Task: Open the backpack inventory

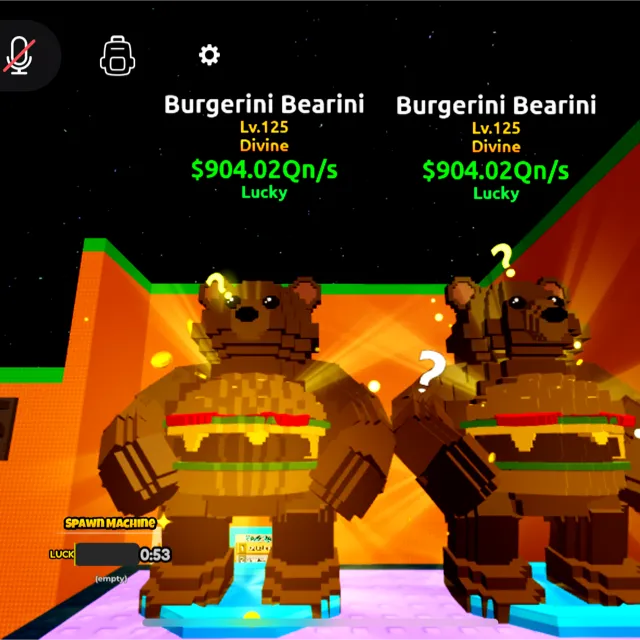Action: click(118, 55)
